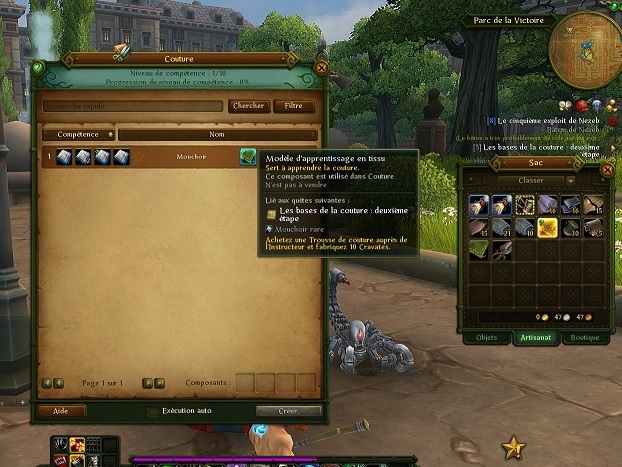
Task: Switch to the Objets bag tab
Action: pyautogui.click(x=487, y=338)
